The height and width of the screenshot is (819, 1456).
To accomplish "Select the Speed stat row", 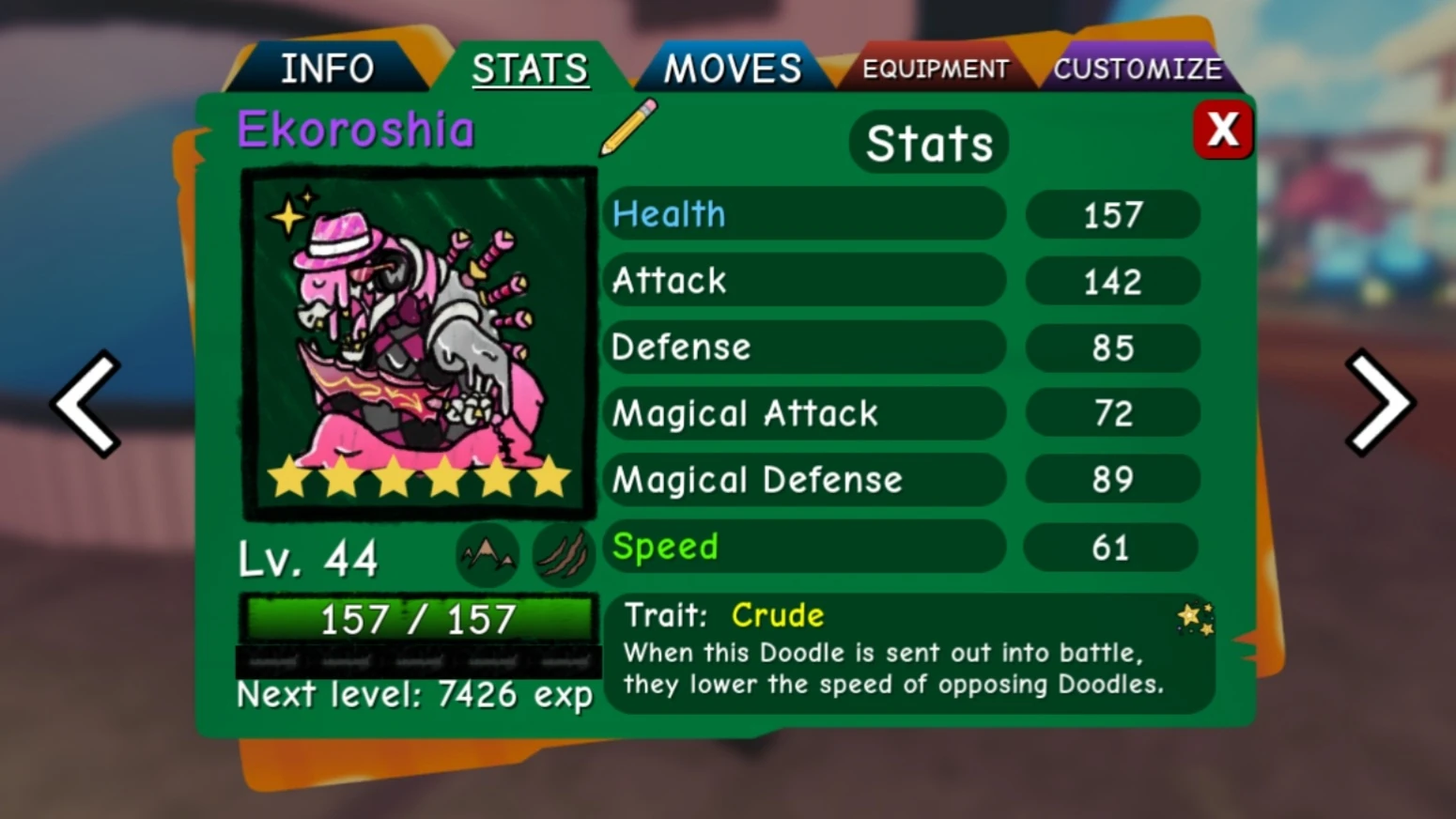I will 804,548.
